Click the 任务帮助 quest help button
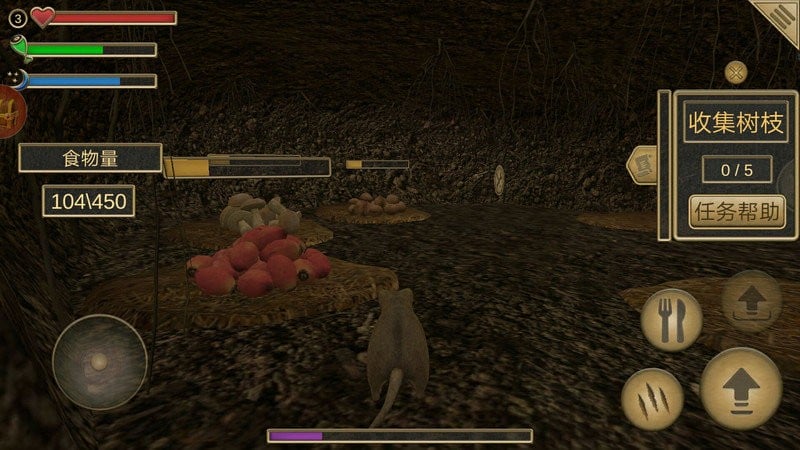800x450 pixels. coord(737,211)
